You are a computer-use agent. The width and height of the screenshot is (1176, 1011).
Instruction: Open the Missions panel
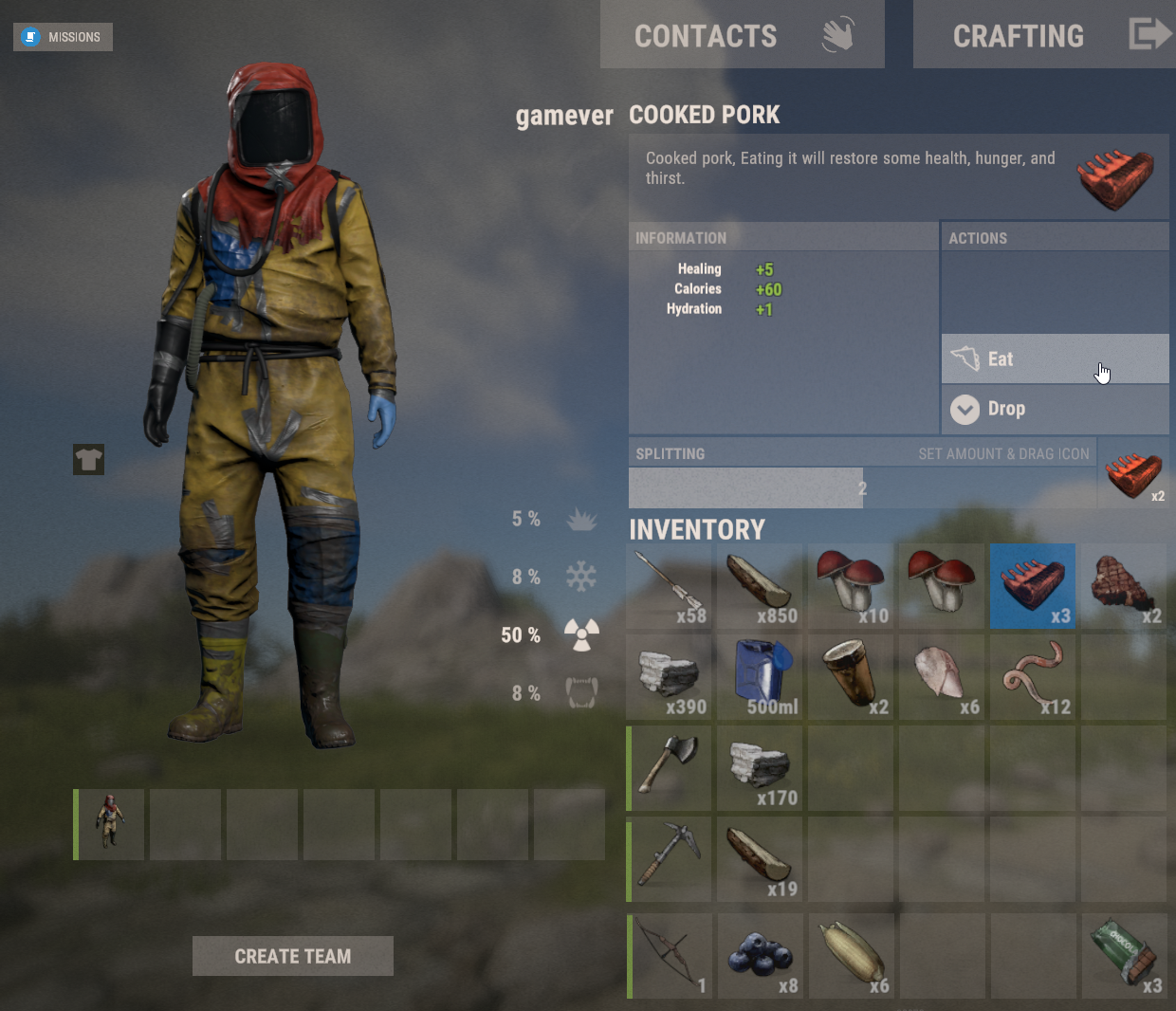tap(63, 37)
